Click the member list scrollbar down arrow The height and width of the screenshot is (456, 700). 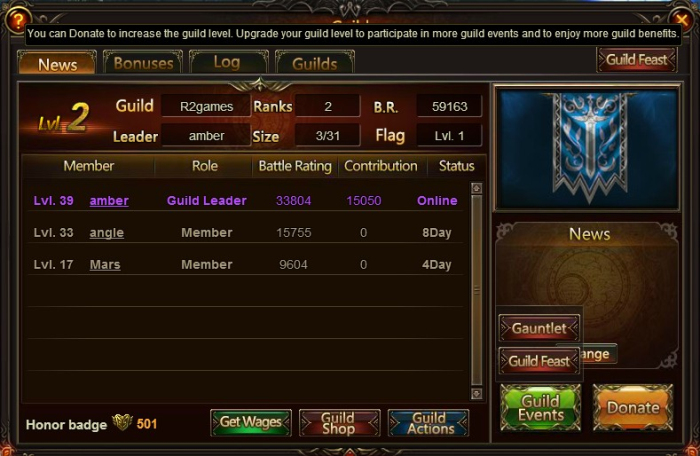(x=477, y=392)
